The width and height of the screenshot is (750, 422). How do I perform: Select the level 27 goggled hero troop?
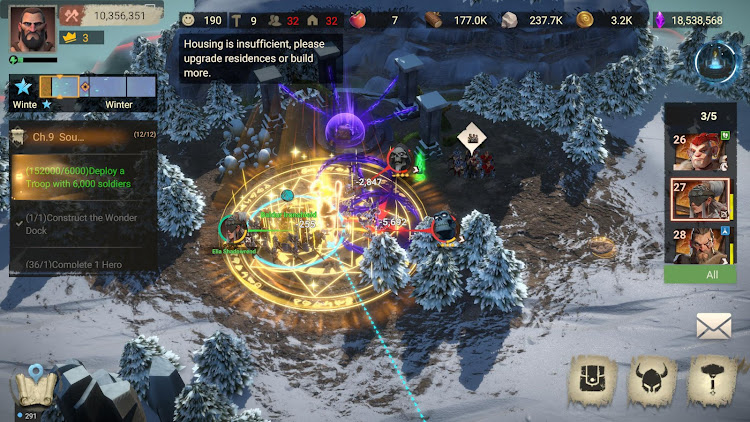pos(699,198)
